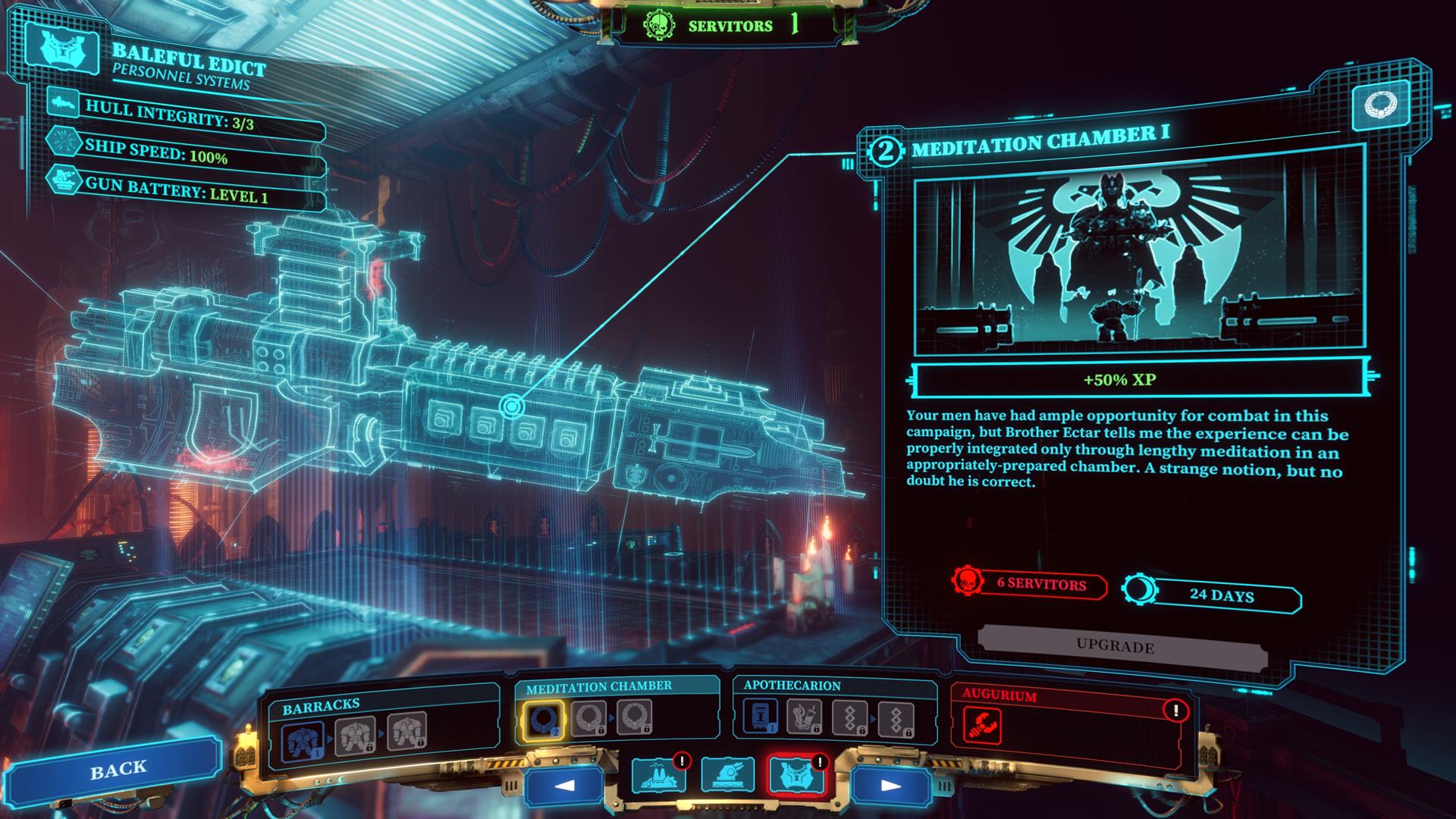Select the Meditation Chamber node on ship hologram
The height and width of the screenshot is (819, 1456).
pyautogui.click(x=512, y=407)
